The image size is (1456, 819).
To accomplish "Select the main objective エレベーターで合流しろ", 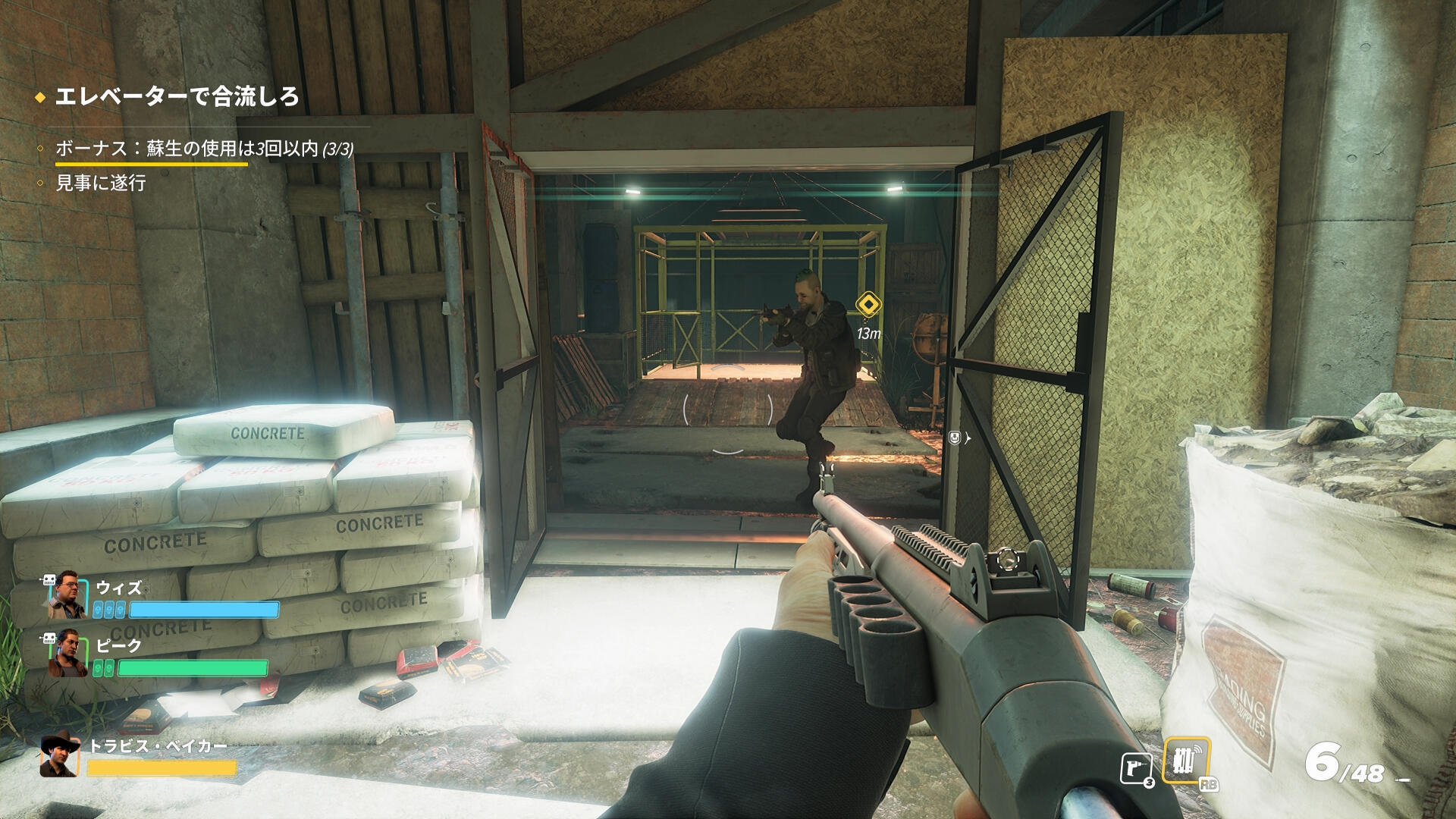I will tap(176, 97).
